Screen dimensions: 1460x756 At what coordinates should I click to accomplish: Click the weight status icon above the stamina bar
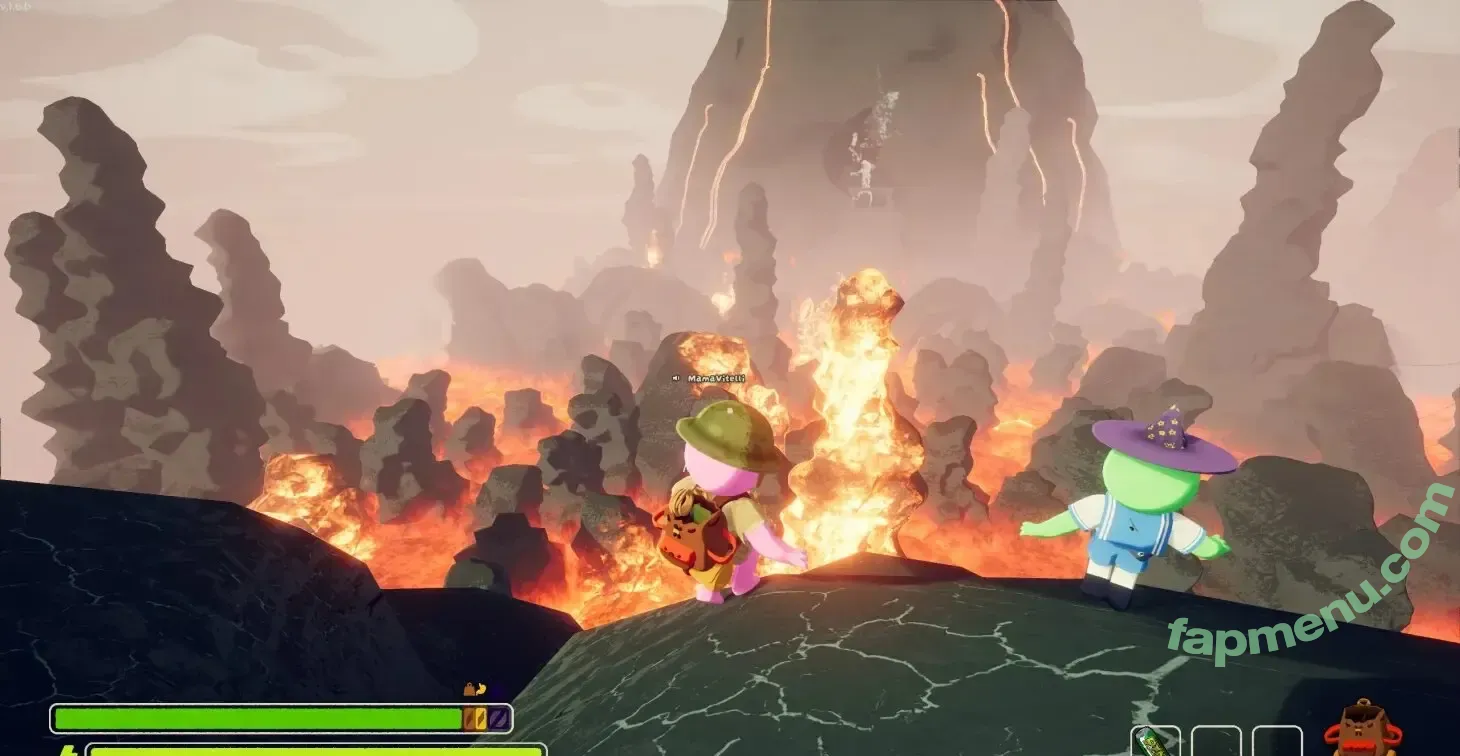[467, 689]
